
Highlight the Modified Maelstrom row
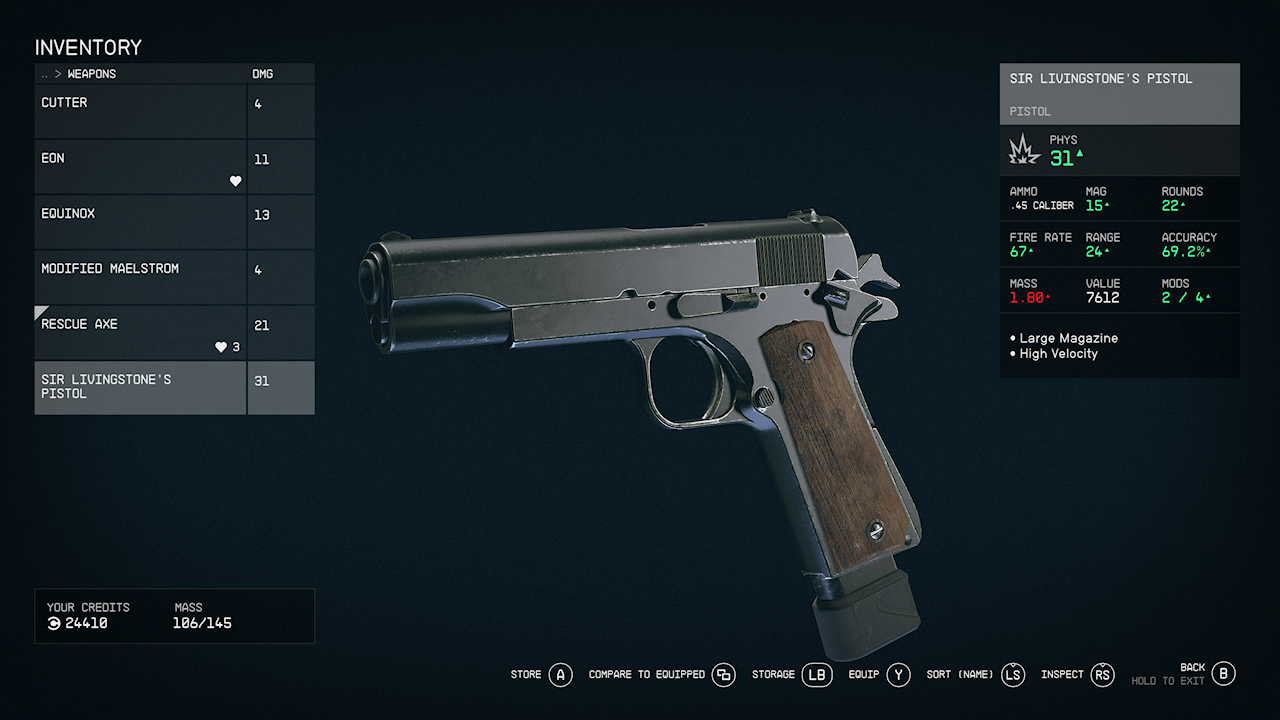(140, 277)
